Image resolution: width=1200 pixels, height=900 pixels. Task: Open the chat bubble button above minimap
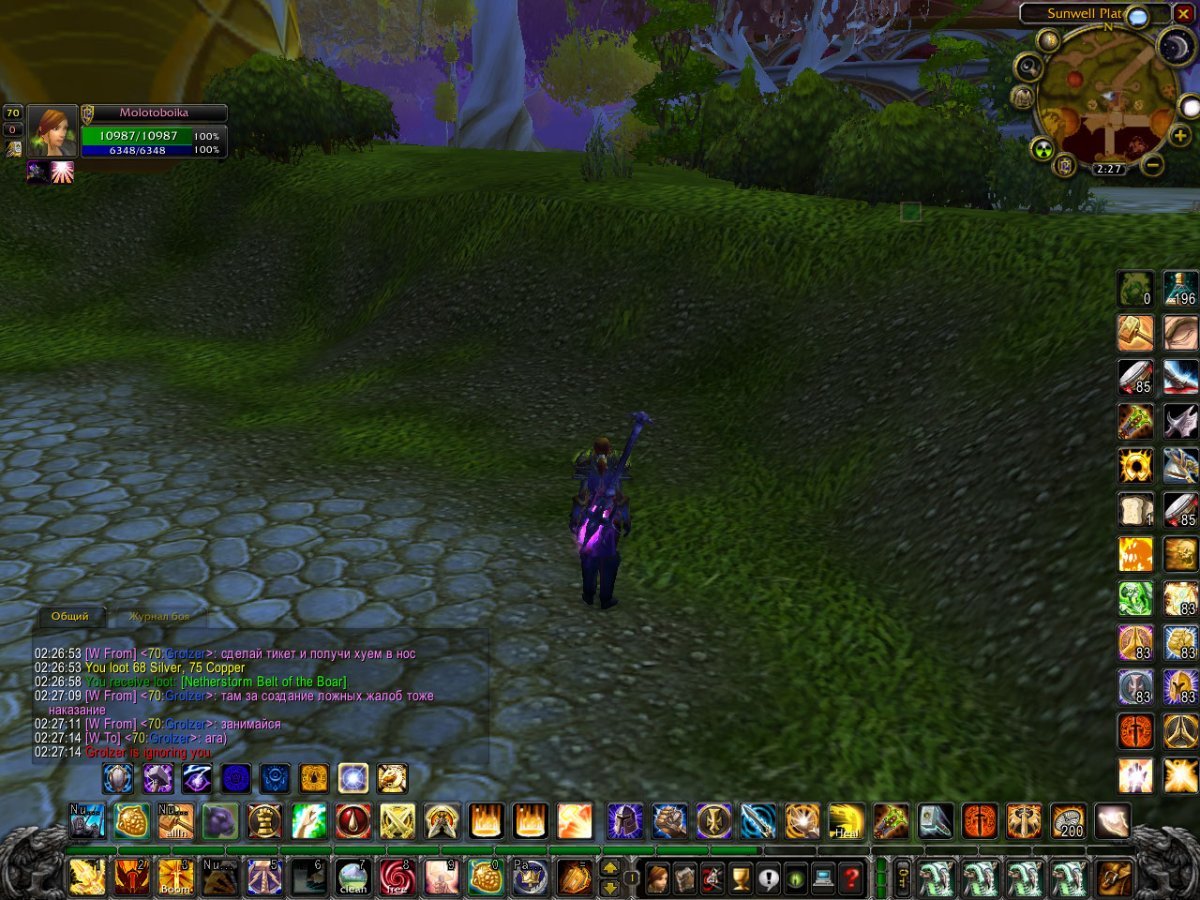pos(1137,16)
